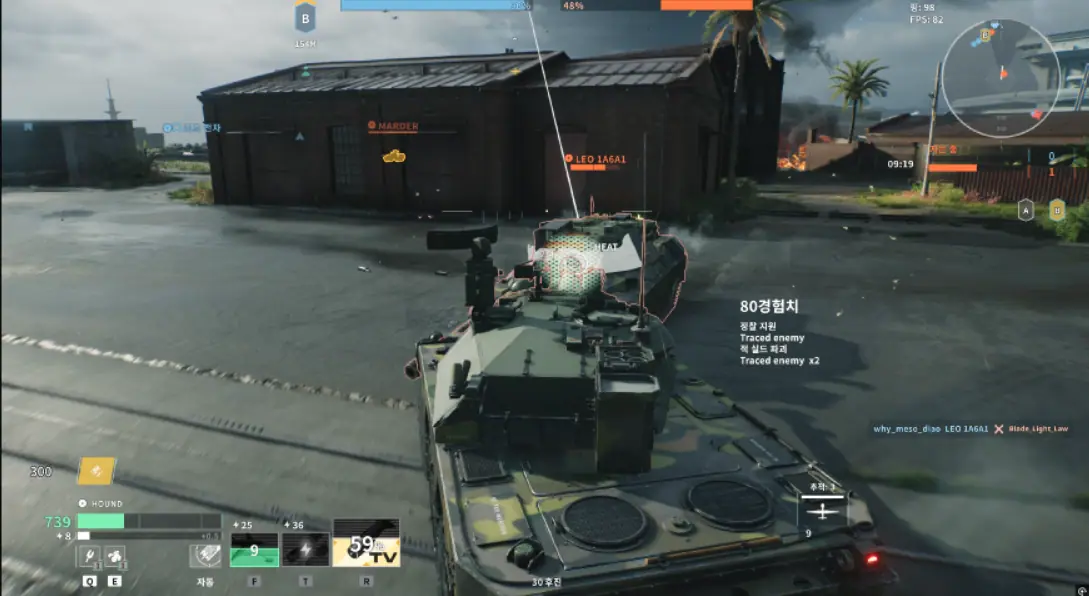Select the LEO 1A6A1 enemy target label
1089x596 pixels.
[599, 159]
